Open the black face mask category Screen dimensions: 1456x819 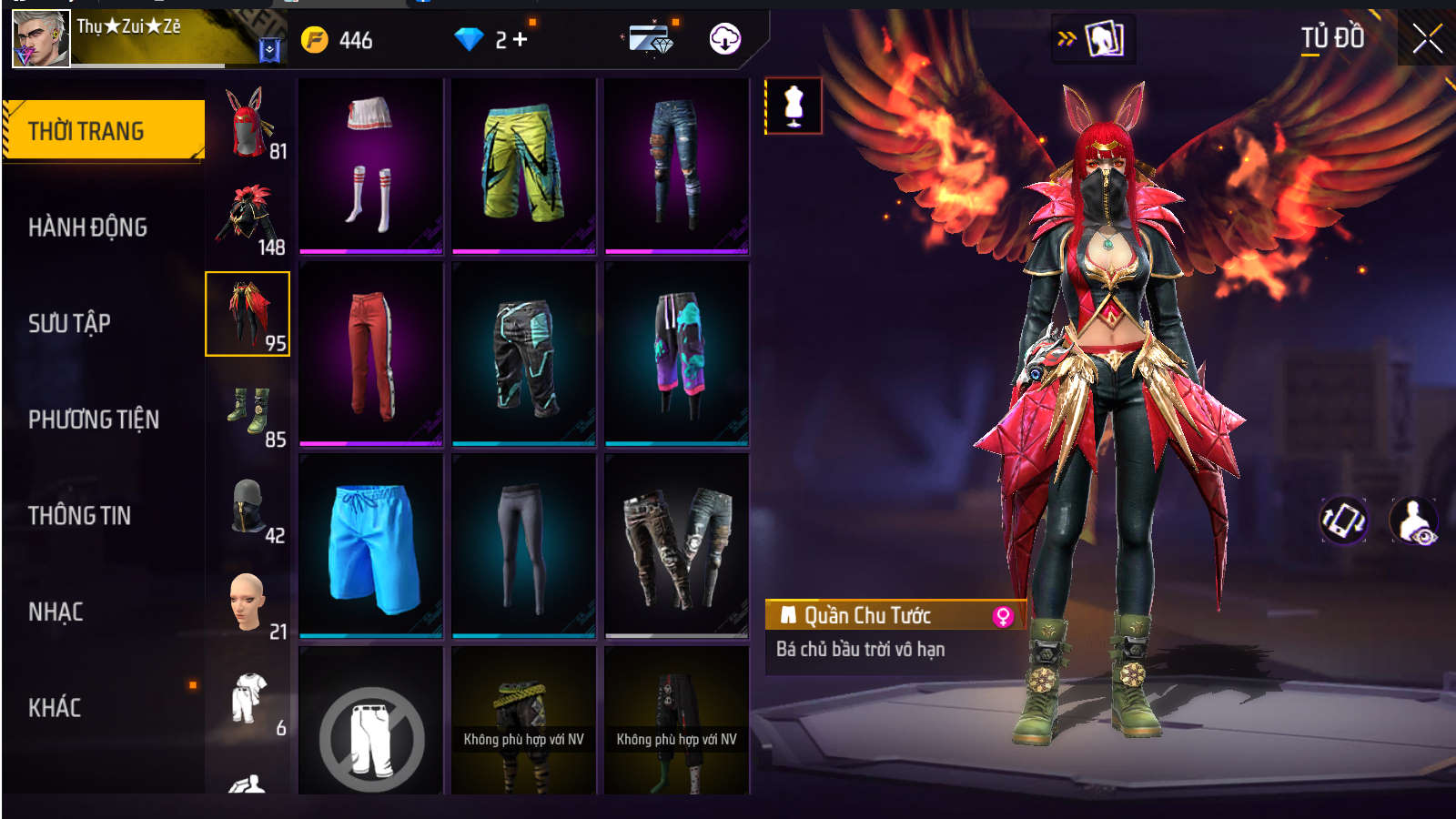click(x=248, y=508)
